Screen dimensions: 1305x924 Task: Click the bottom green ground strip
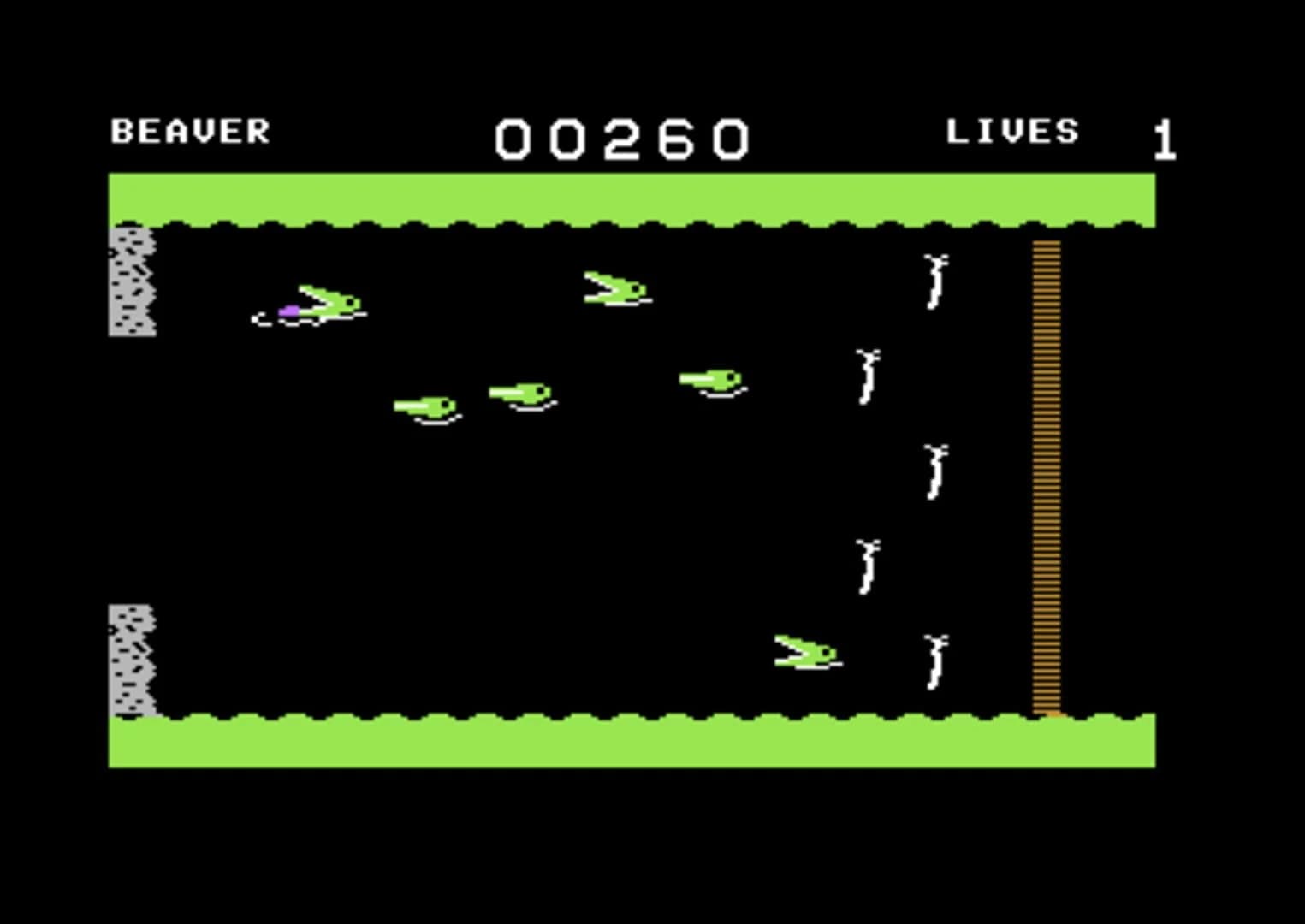coord(632,744)
